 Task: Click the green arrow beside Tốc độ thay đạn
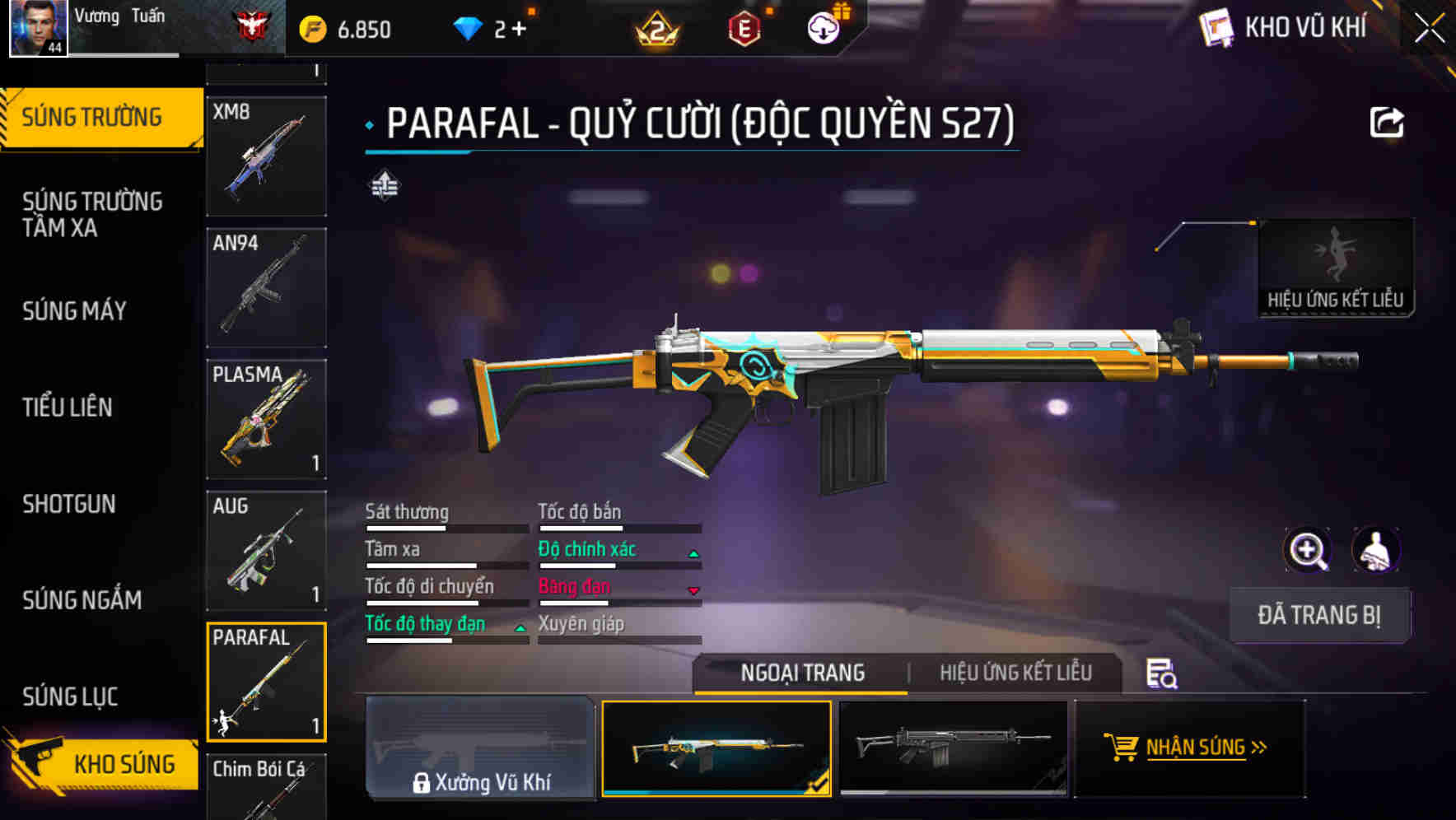(520, 627)
